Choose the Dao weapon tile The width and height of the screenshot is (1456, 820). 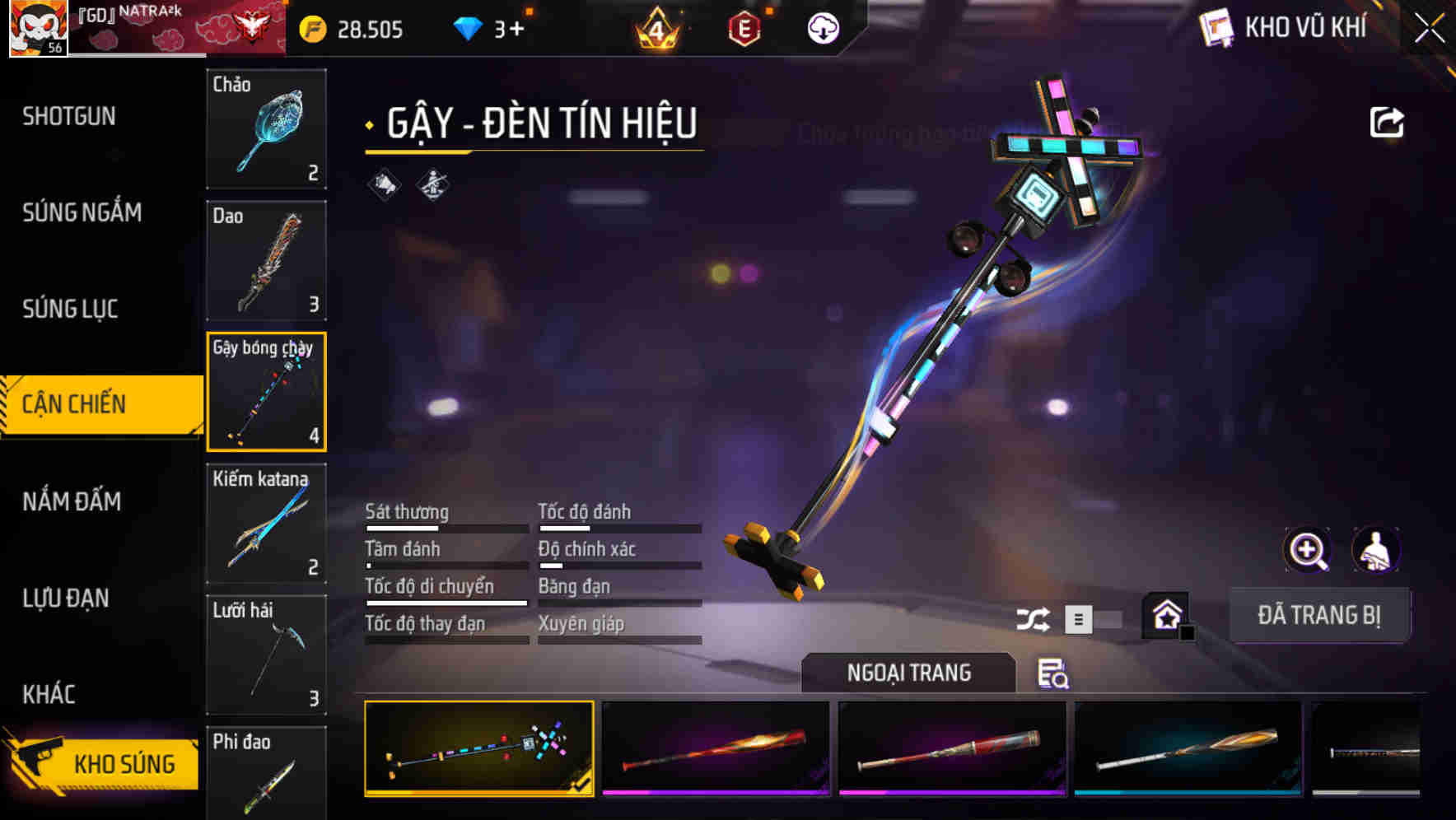[x=266, y=260]
